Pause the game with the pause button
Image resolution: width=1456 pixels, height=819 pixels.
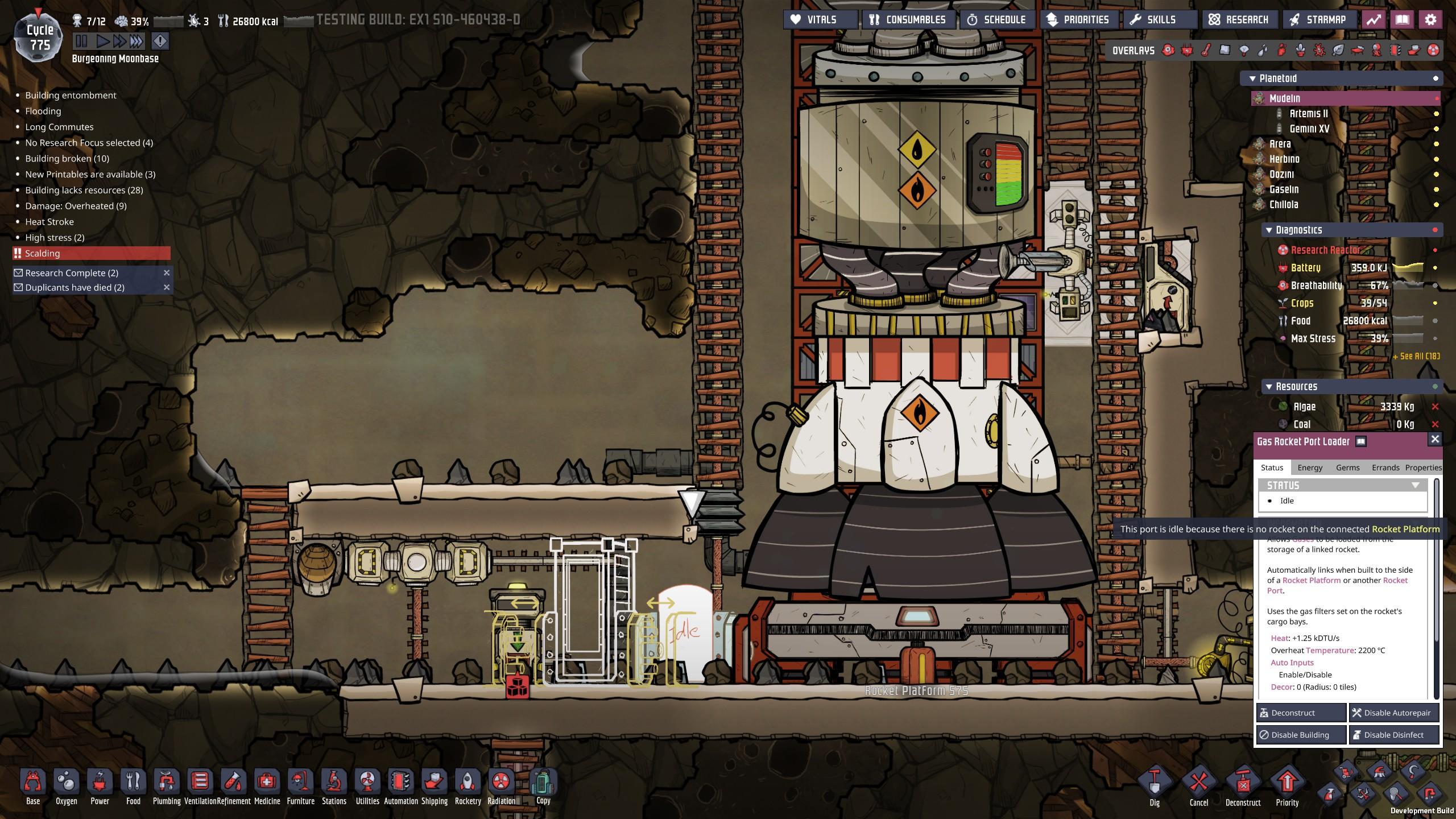(81, 41)
